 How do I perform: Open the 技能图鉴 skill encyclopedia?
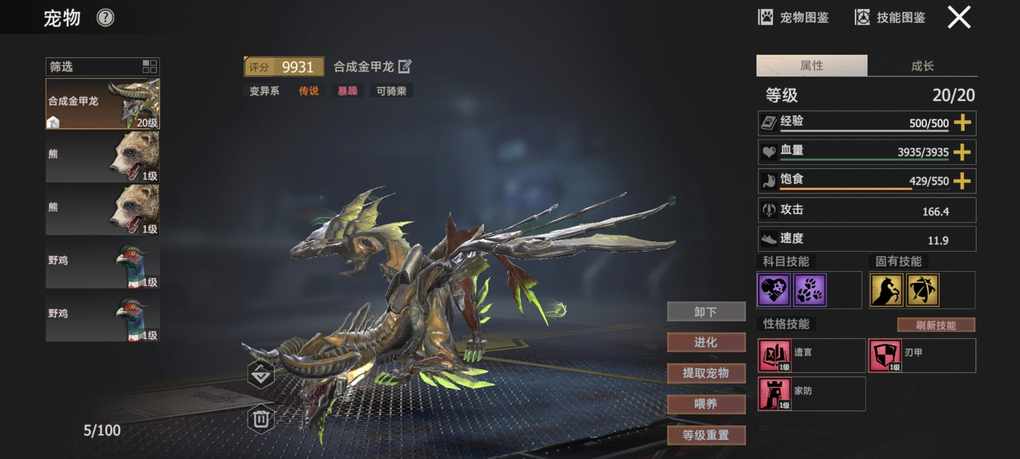[x=890, y=17]
